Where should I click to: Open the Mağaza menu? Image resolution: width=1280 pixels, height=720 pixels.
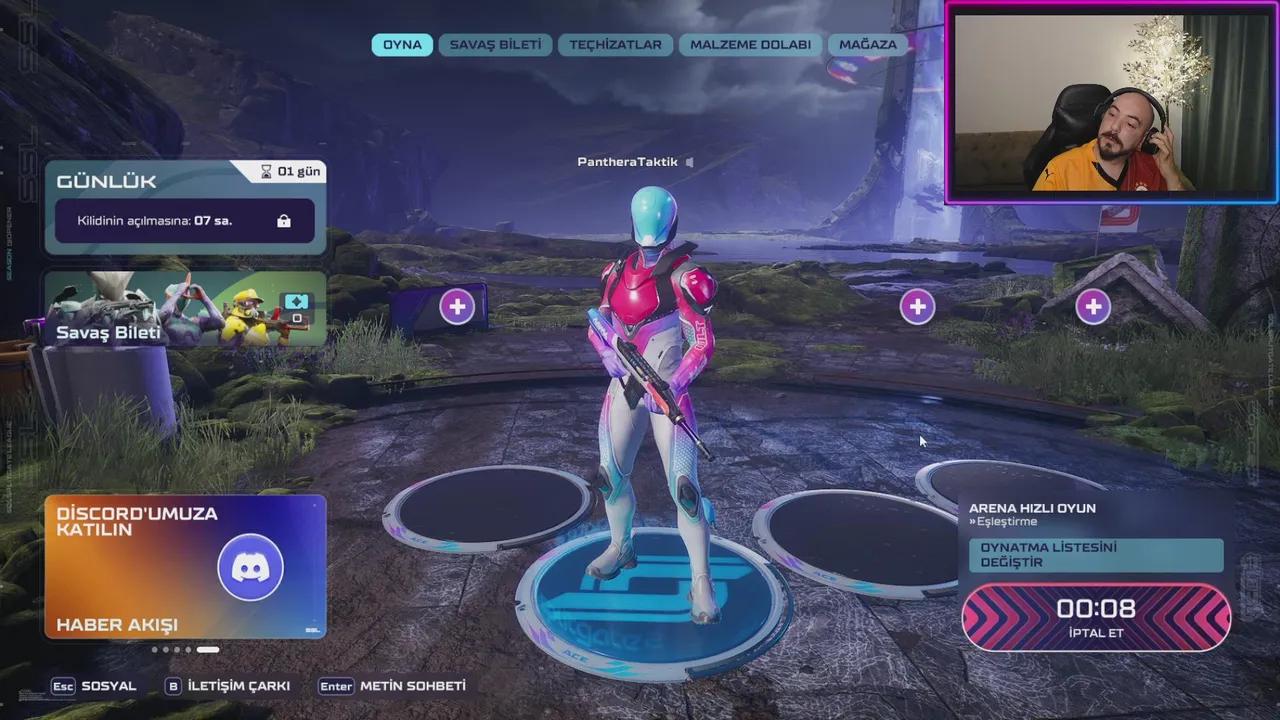pos(866,44)
